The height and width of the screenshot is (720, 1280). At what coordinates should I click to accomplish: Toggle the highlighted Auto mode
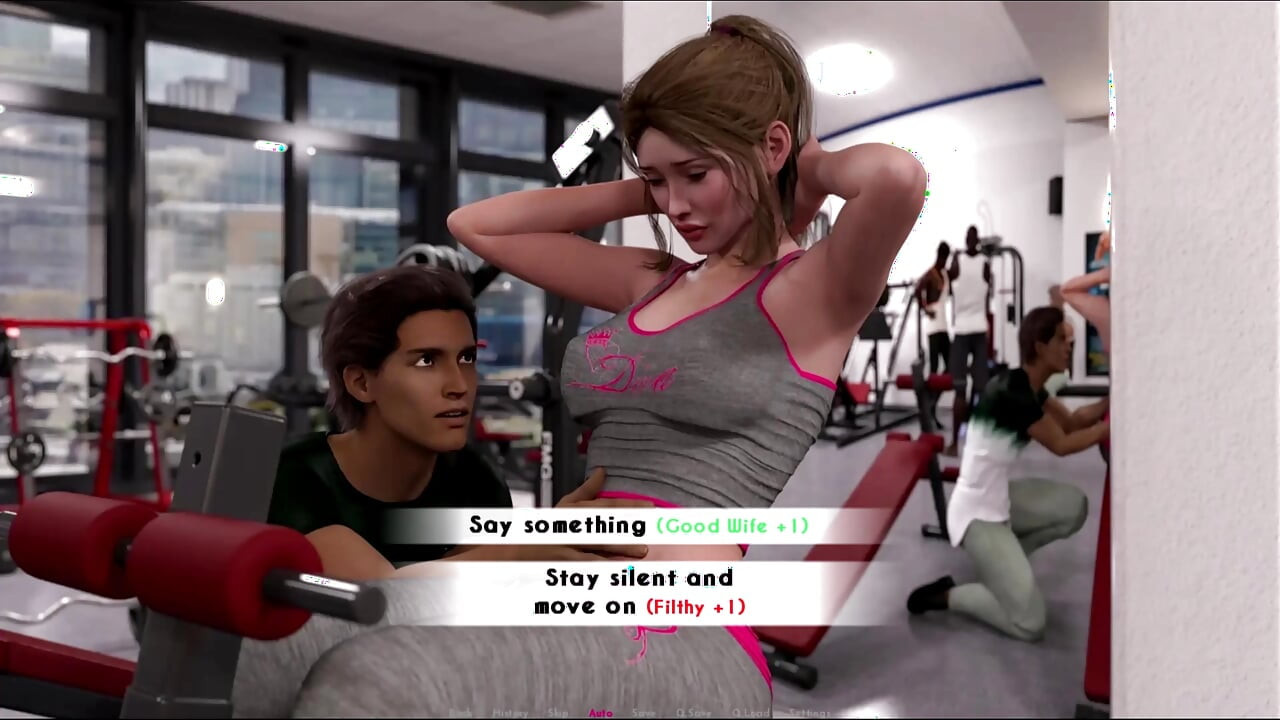click(x=601, y=713)
